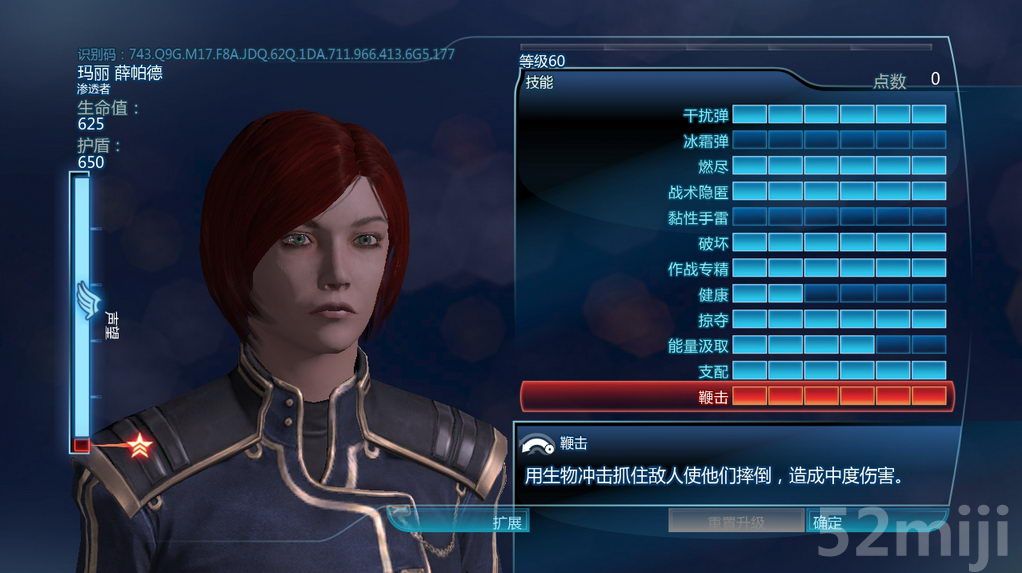Click the 扩展 button
This screenshot has height=573, width=1022.
pos(507,522)
